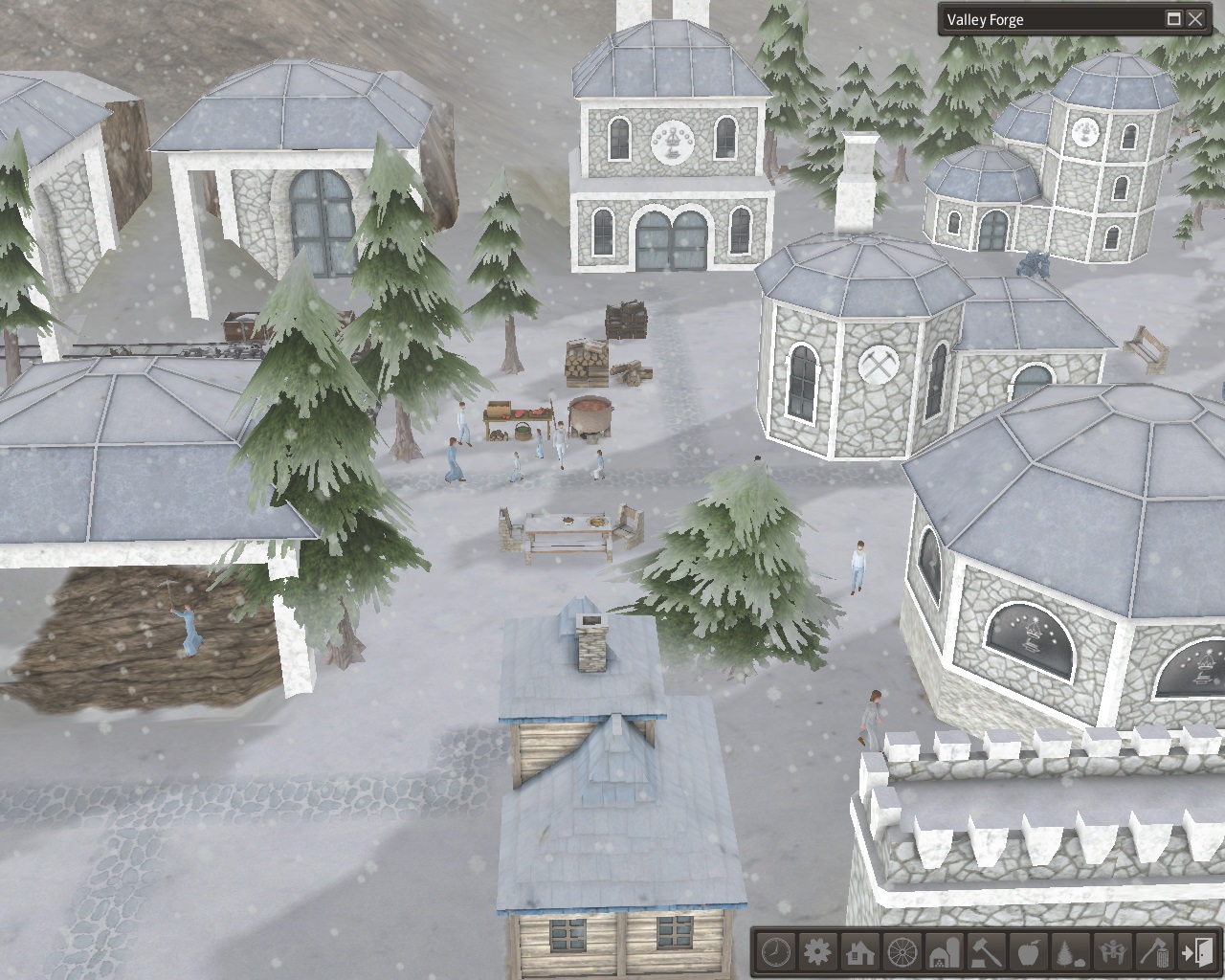Open the barn and silo storage menu
The image size is (1225, 980).
[x=945, y=952]
